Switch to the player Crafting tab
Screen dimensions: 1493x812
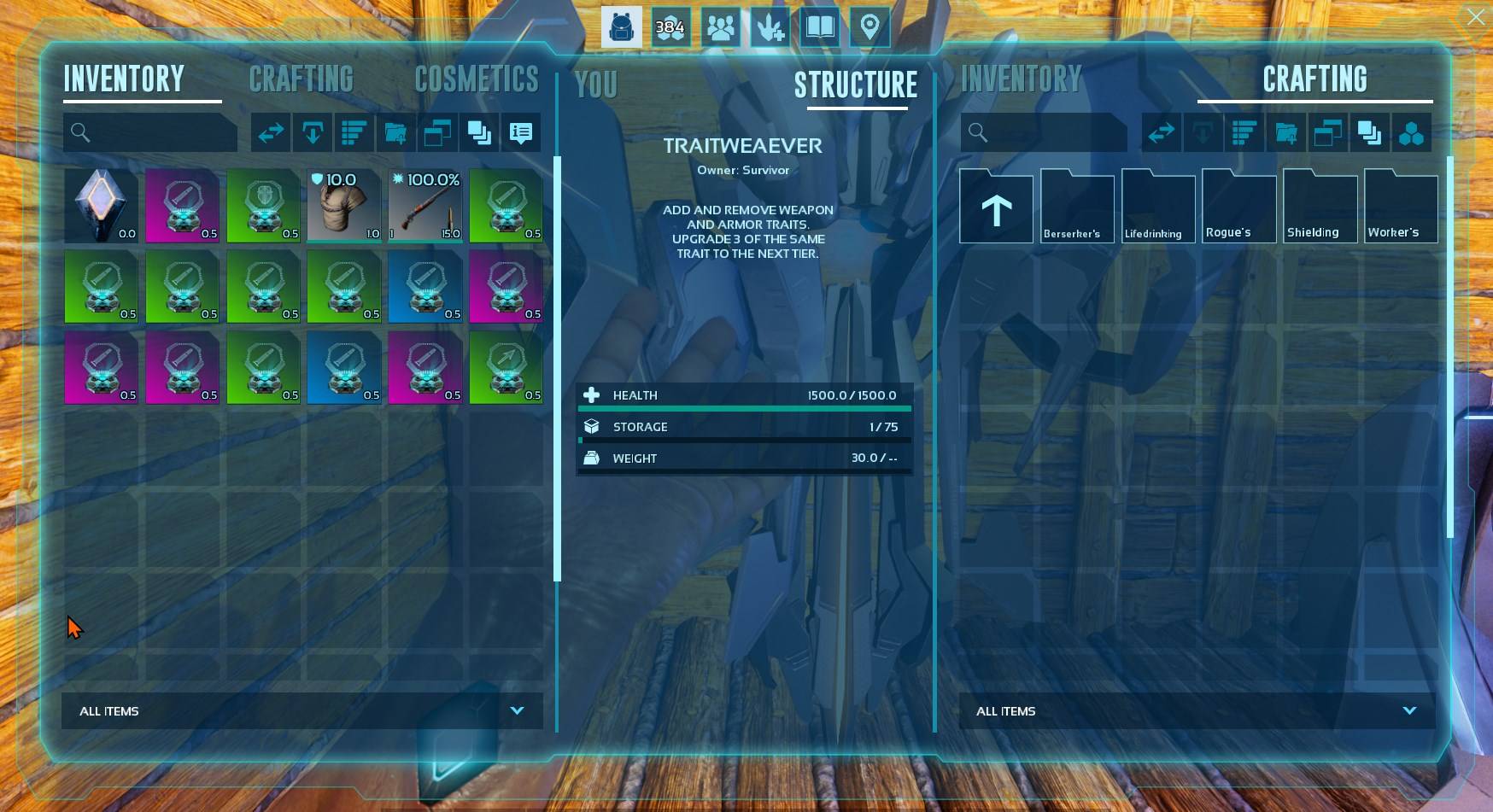(x=301, y=79)
